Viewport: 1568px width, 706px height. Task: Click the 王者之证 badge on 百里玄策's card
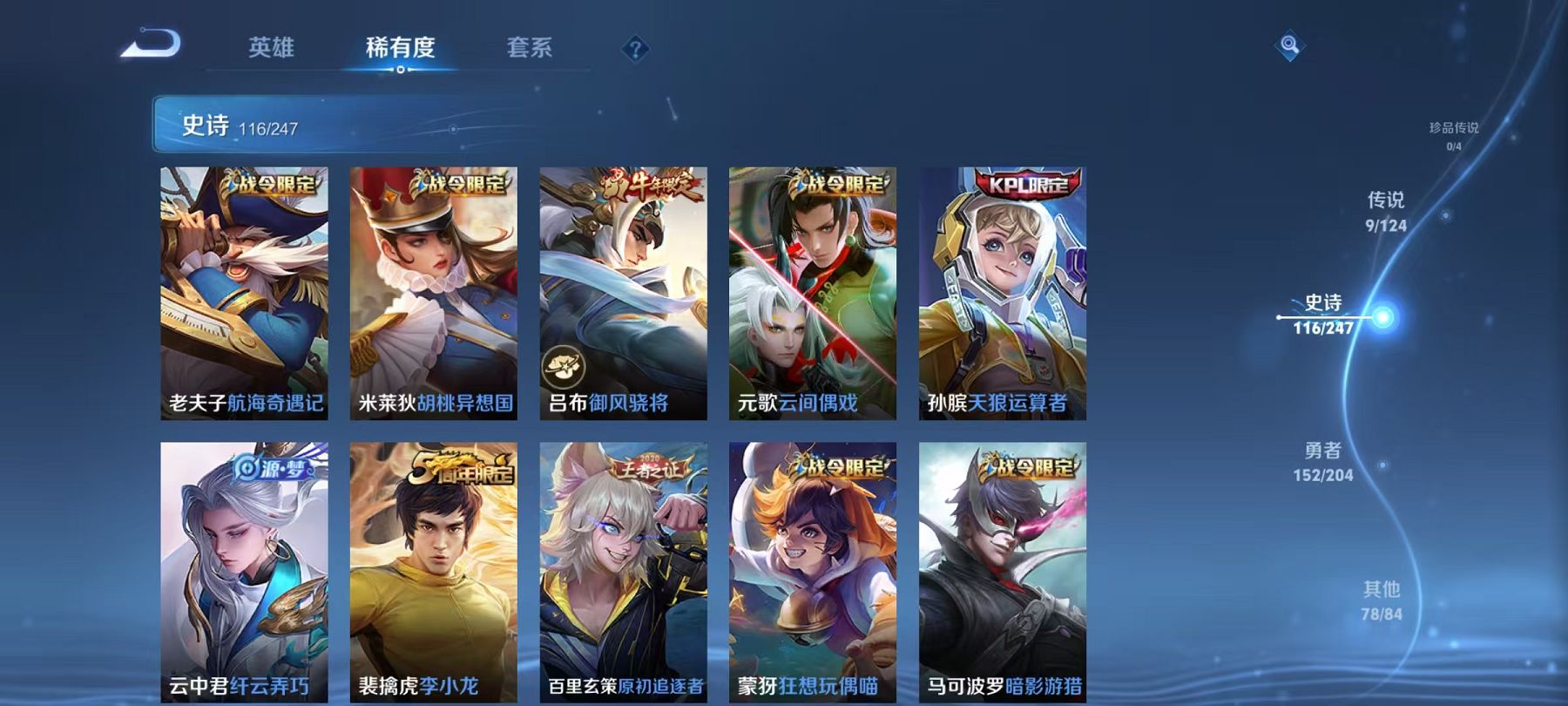coord(652,468)
